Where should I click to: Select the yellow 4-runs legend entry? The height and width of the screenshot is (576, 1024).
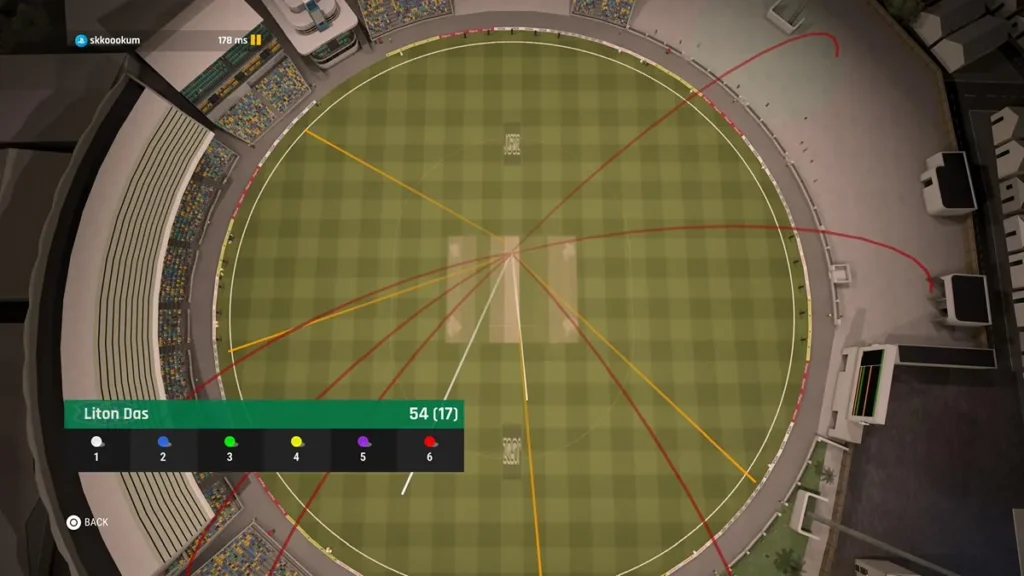(x=296, y=448)
